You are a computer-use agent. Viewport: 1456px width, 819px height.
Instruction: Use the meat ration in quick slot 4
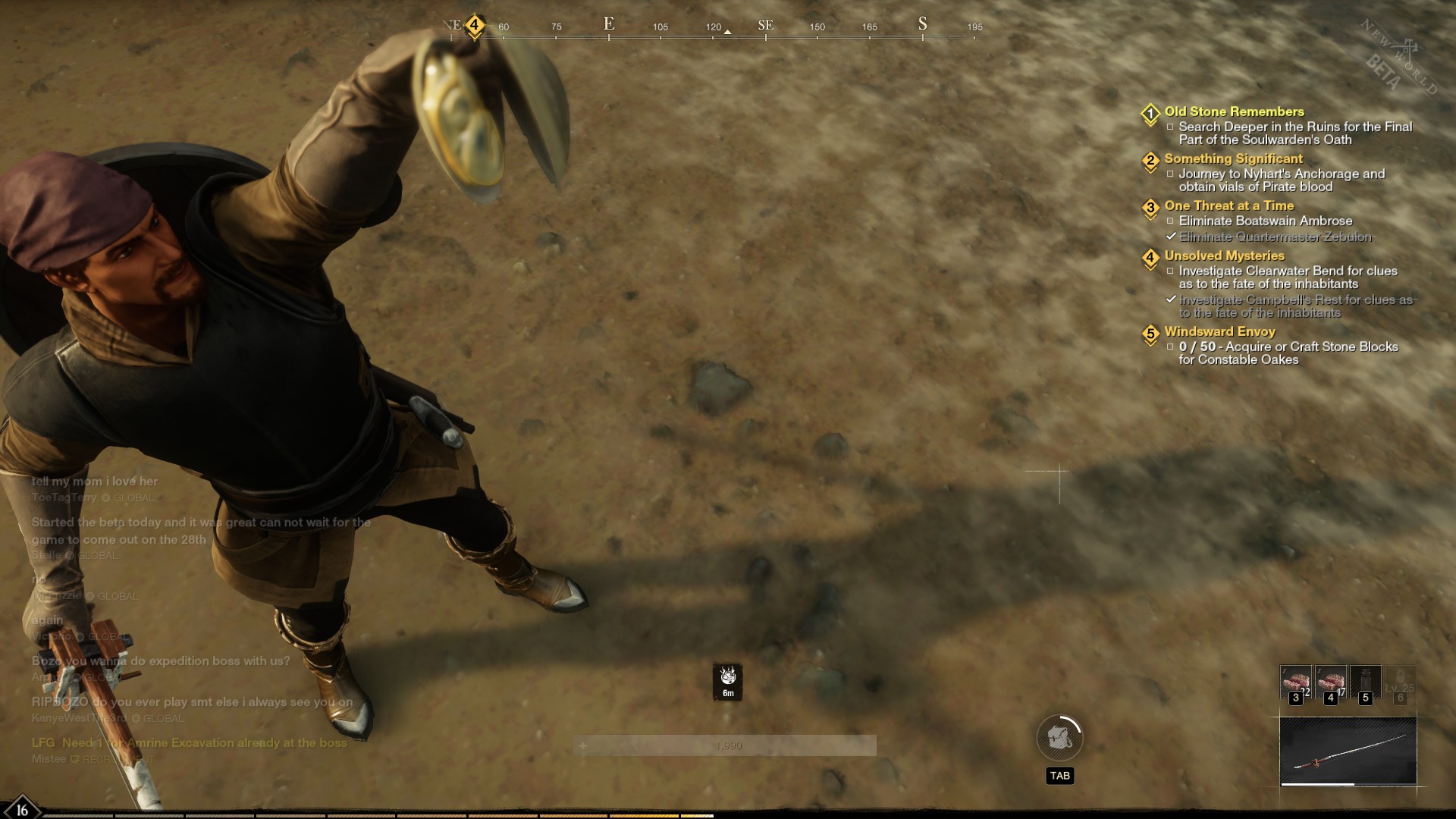[1330, 682]
